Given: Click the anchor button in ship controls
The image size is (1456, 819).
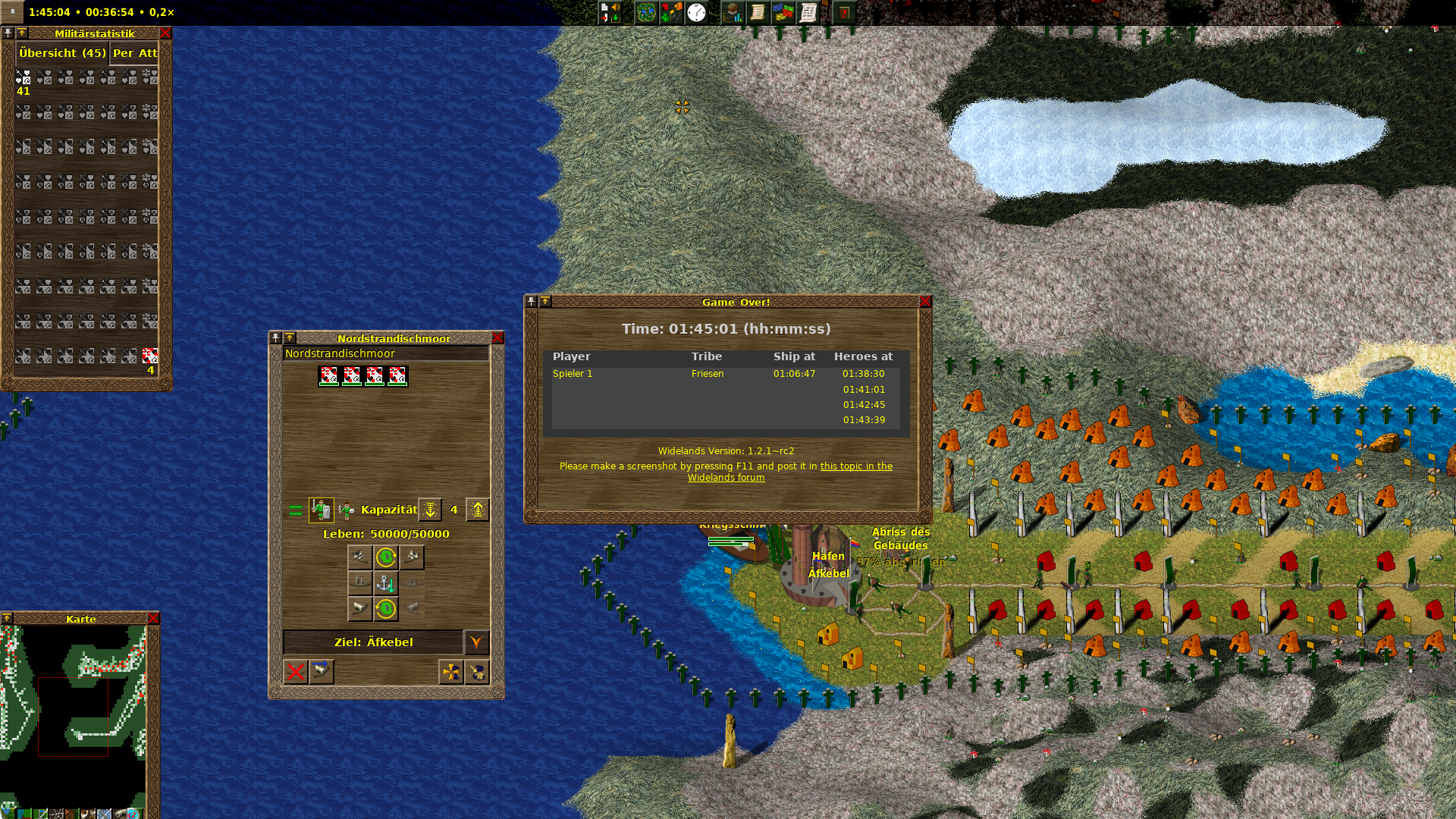Looking at the screenshot, I should [386, 583].
